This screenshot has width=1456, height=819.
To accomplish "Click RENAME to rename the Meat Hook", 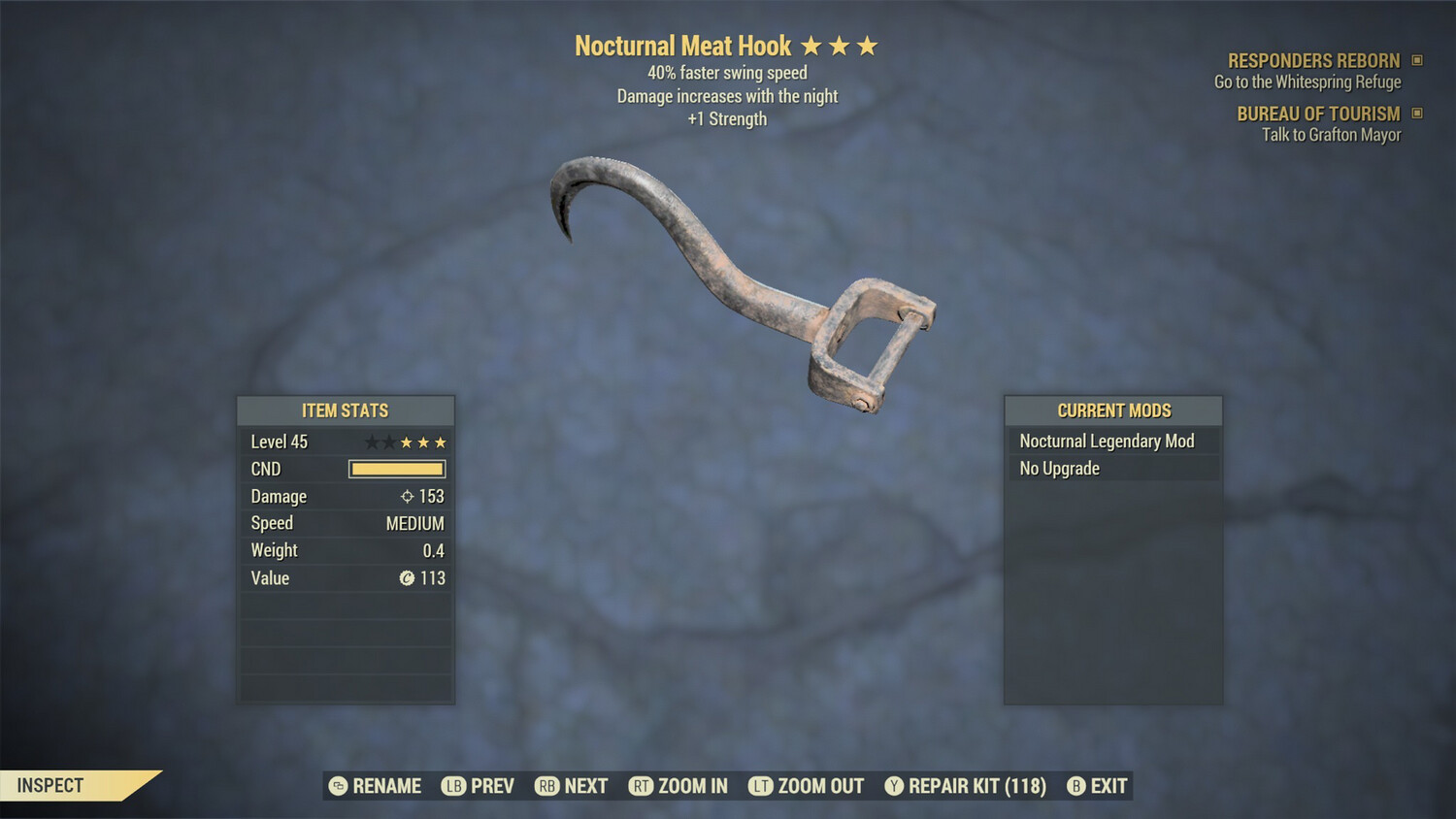I will pyautogui.click(x=387, y=786).
